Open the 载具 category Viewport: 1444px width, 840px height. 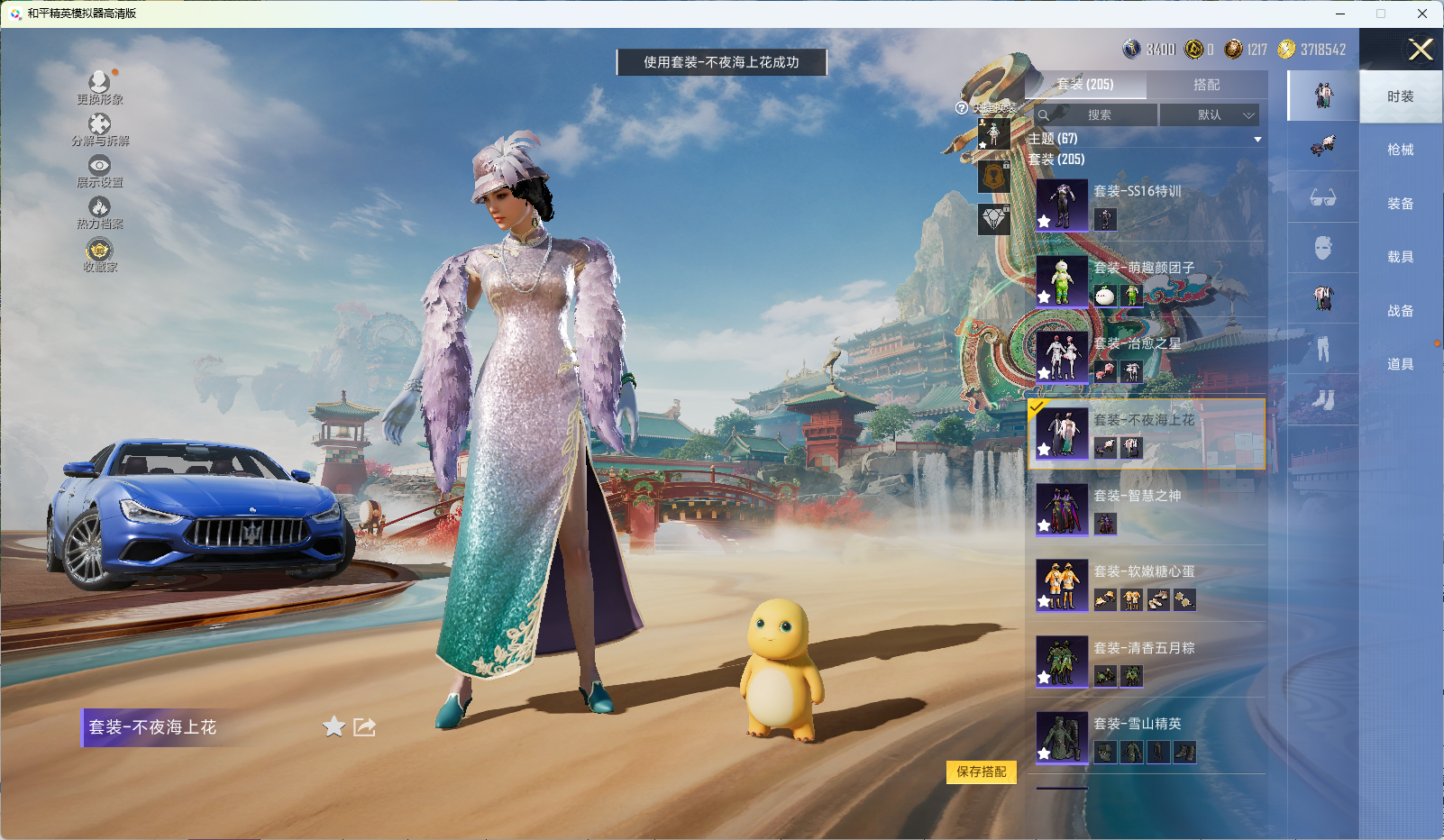tap(1400, 257)
